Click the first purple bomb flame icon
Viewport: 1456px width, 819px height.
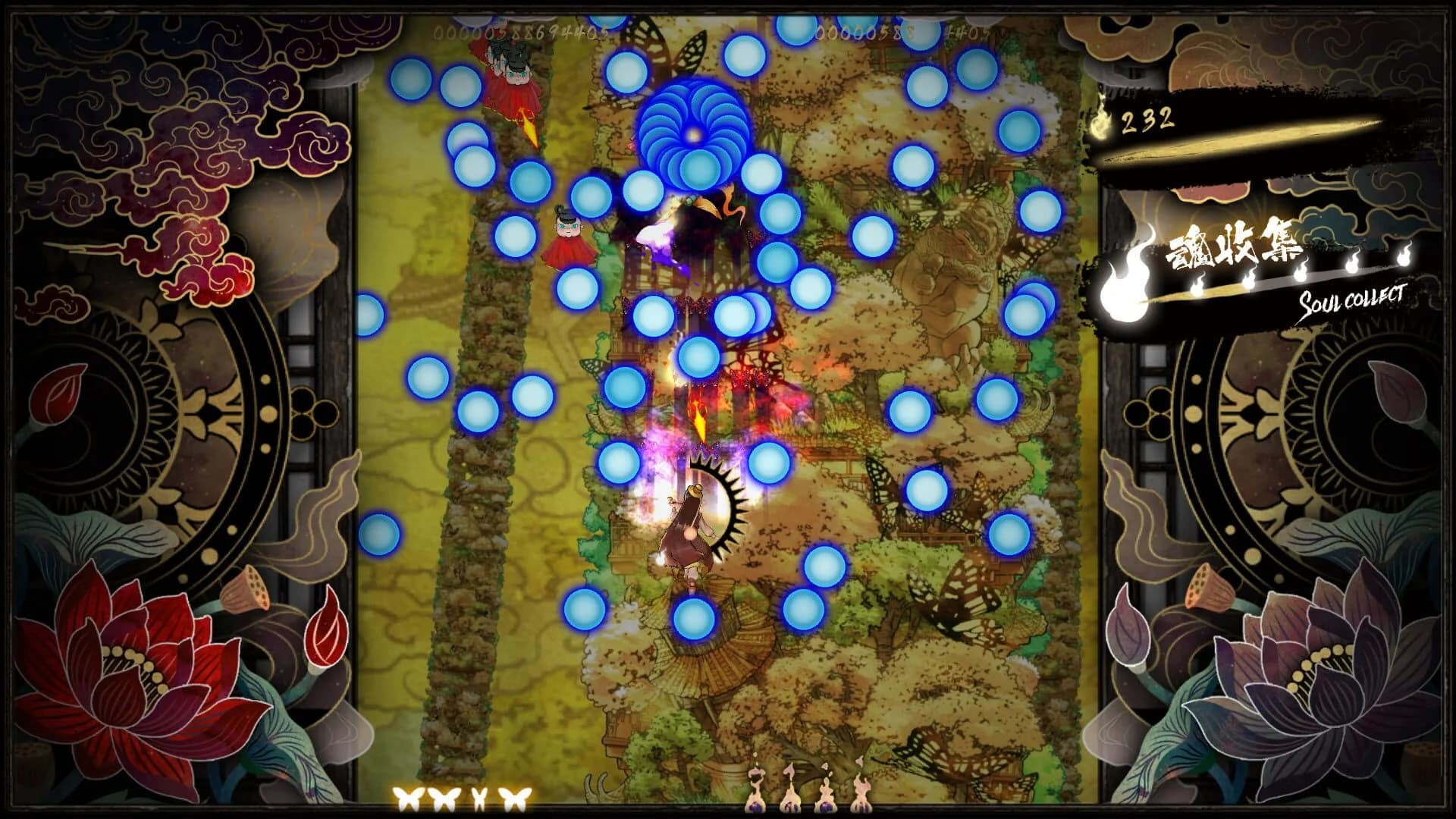[755, 798]
